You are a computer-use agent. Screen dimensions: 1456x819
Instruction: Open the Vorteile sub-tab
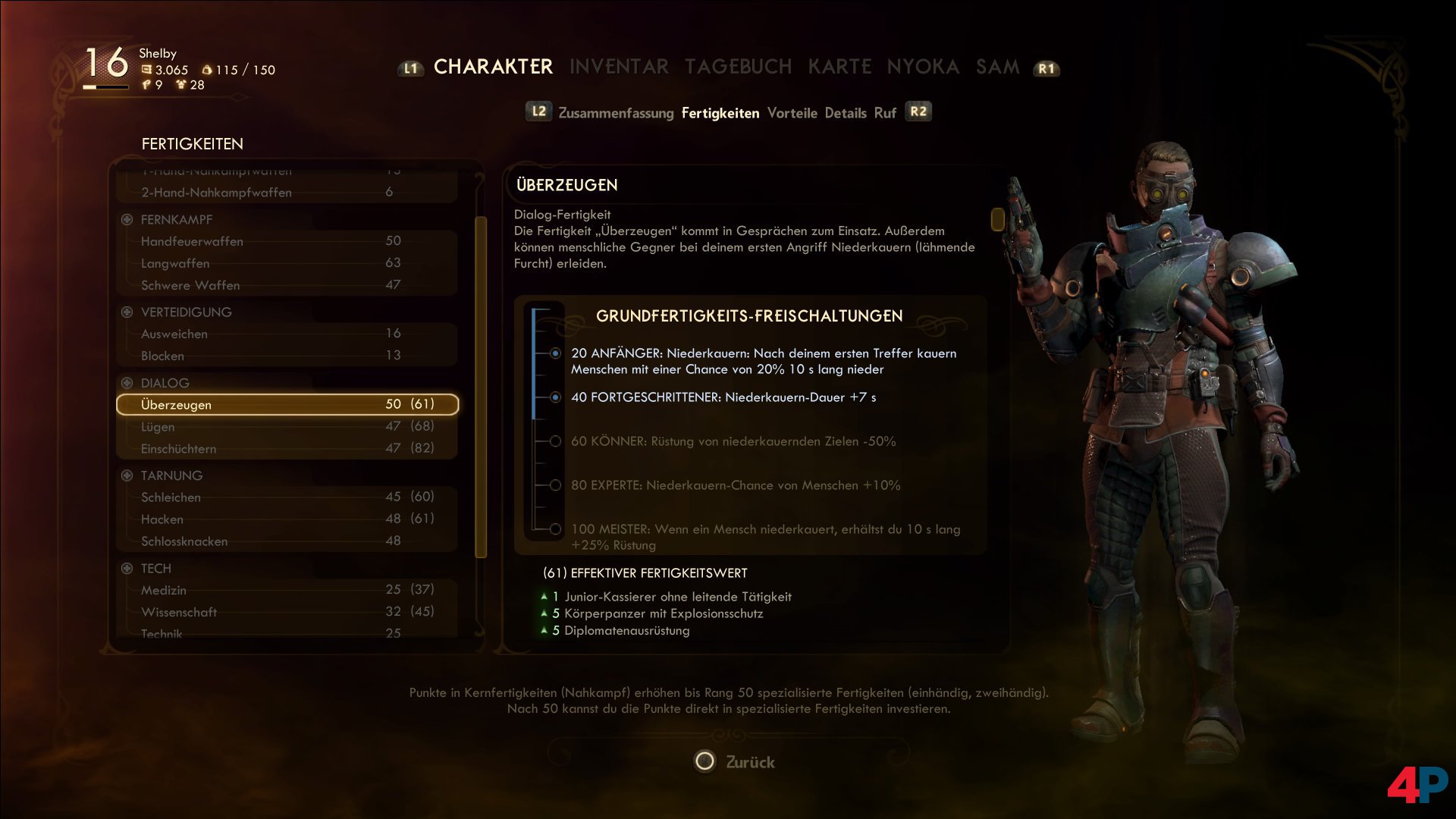tap(792, 113)
